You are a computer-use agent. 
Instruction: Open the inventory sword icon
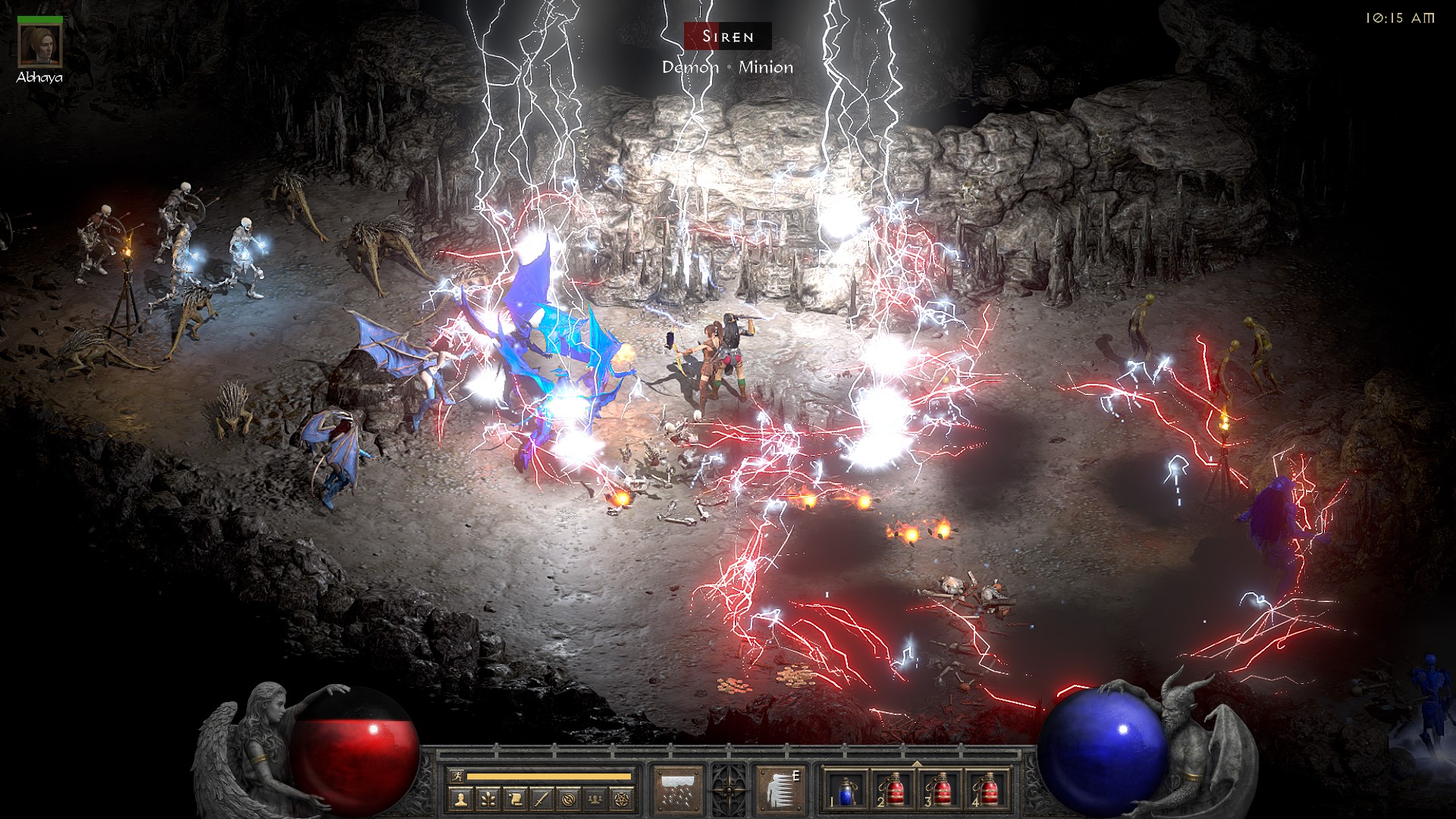click(x=541, y=798)
